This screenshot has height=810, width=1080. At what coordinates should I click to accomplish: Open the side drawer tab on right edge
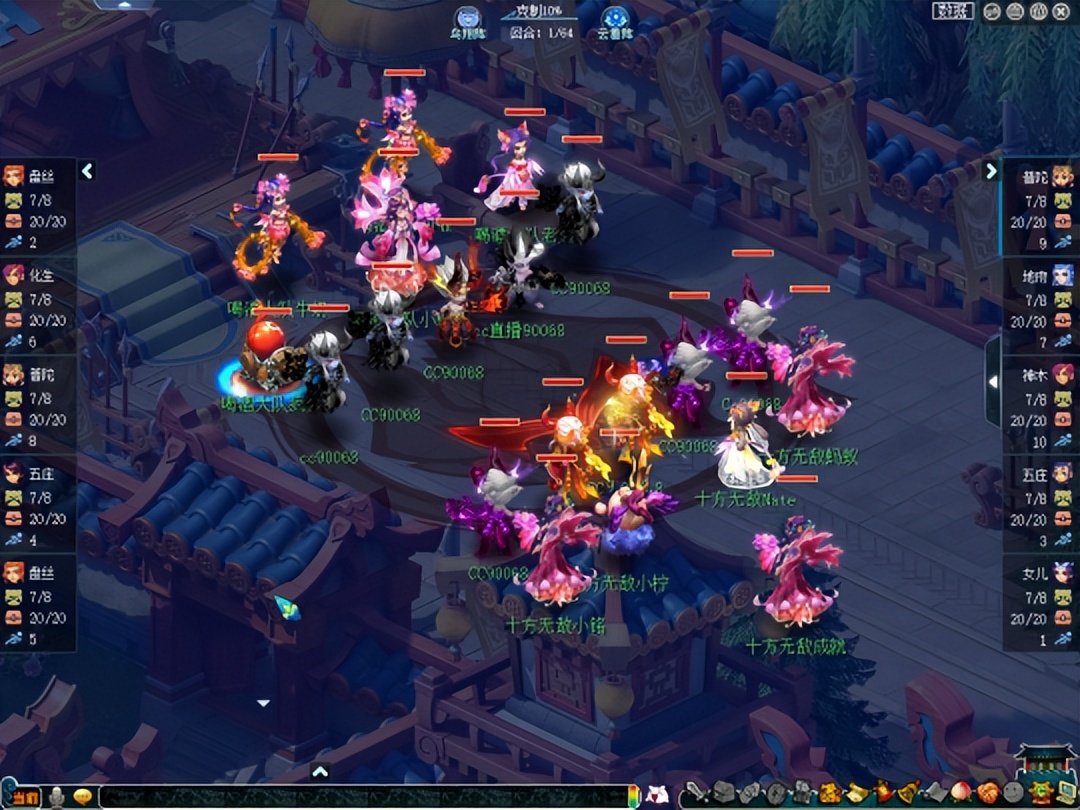pos(993,381)
